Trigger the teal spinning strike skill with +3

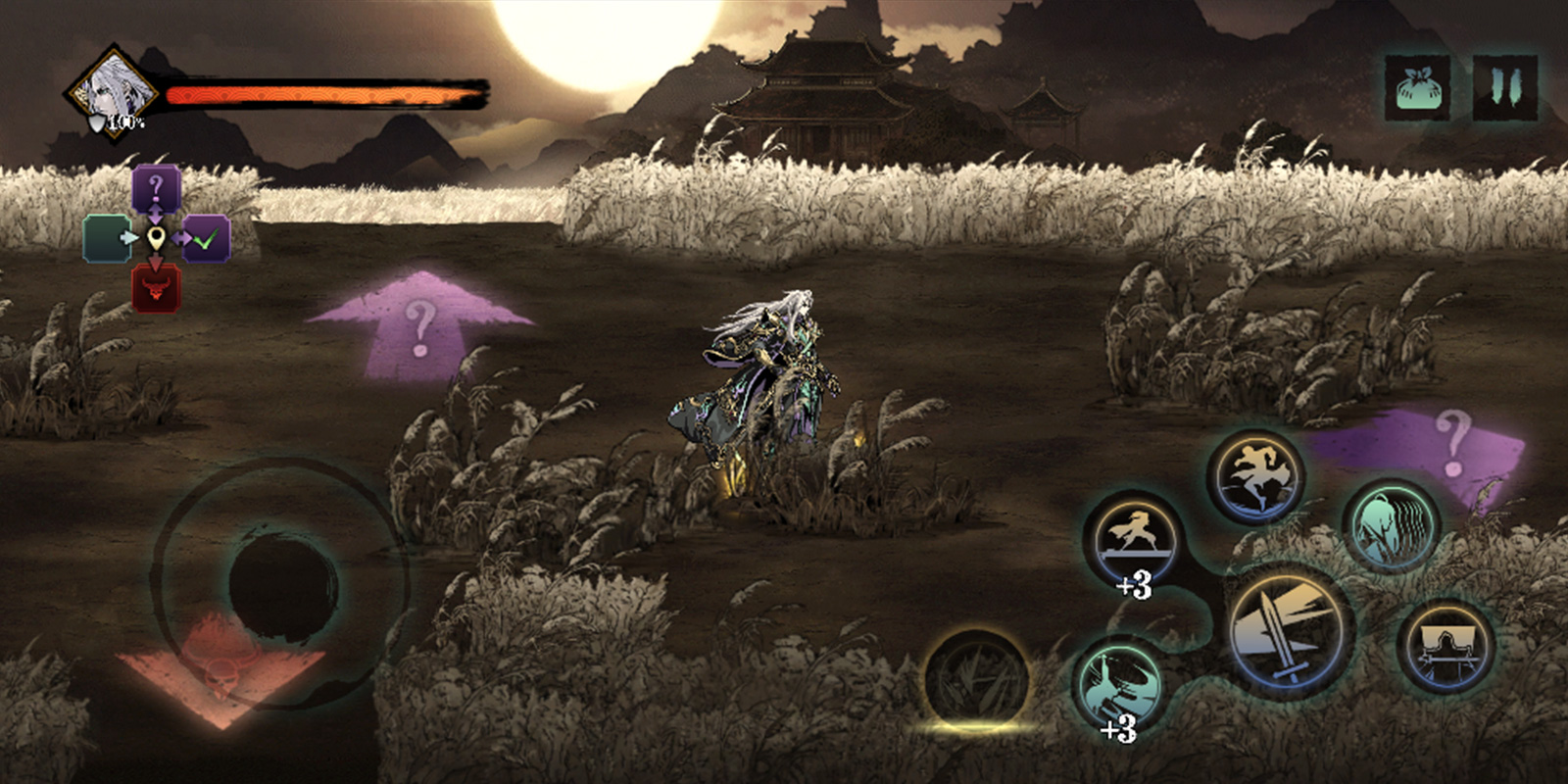pos(1120,682)
